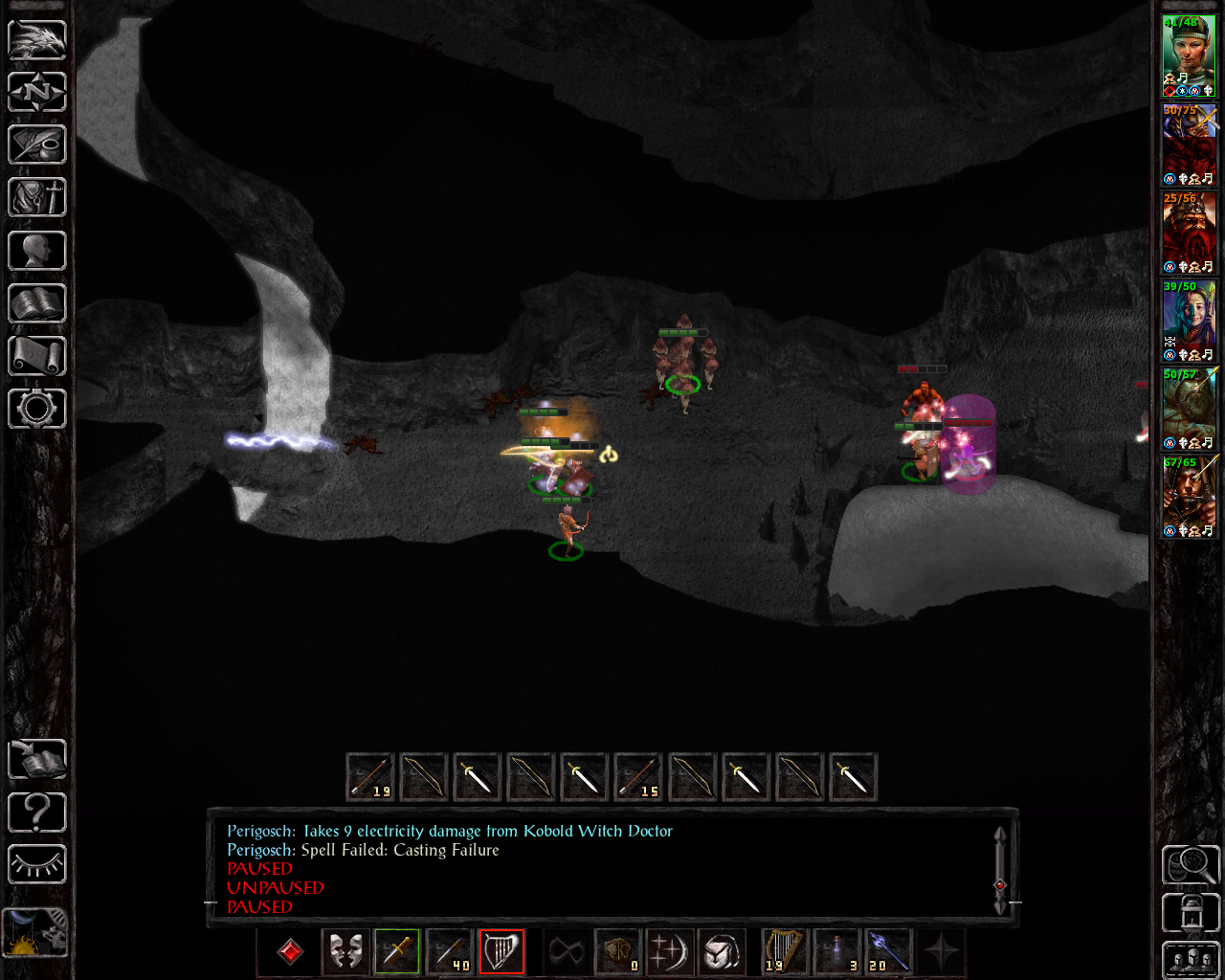Choose the archer portrait at the bottom

[1189, 497]
